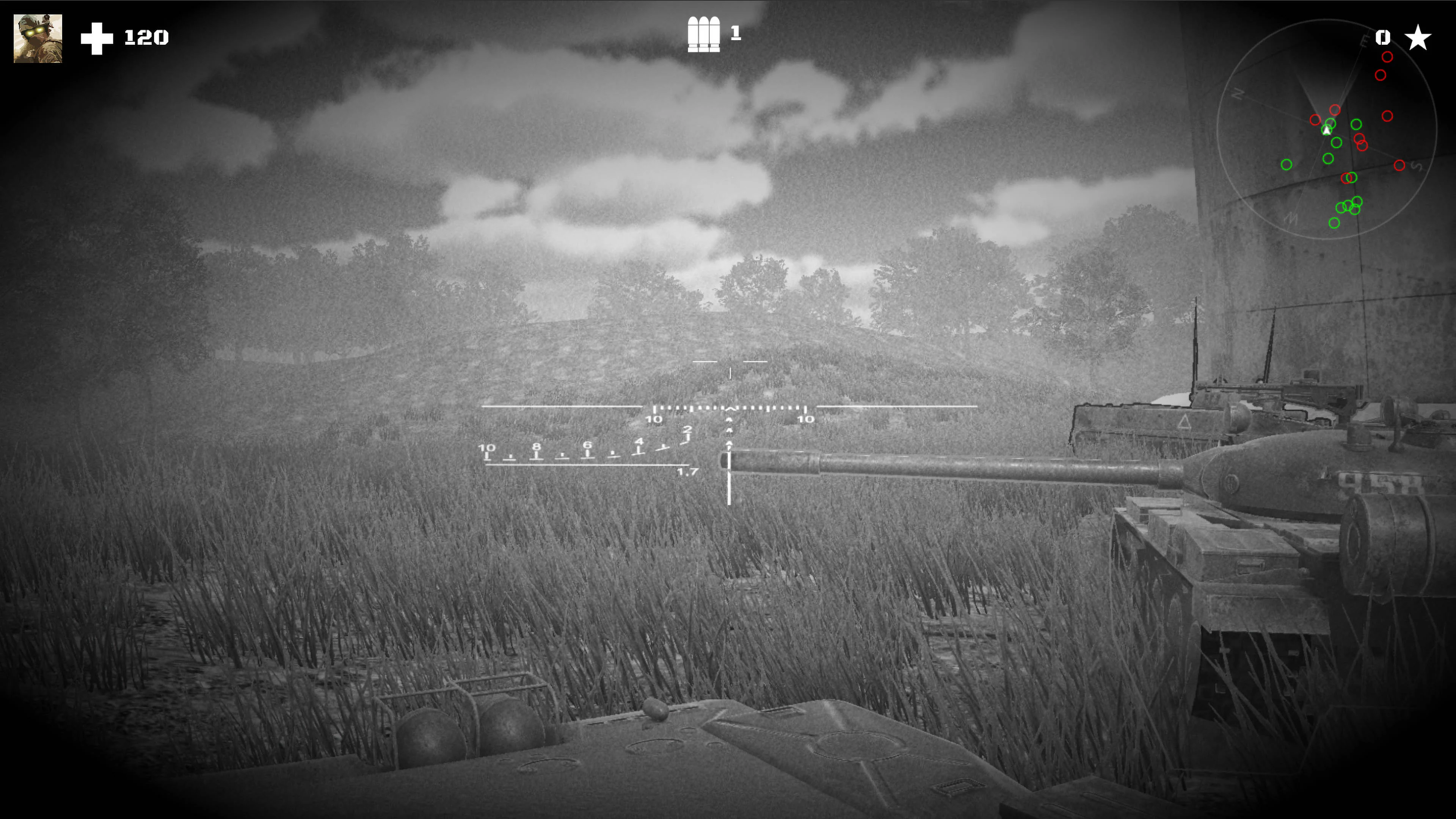Click the kill counter zero next to the star
Viewport: 1456px width, 819px height.
coord(1382,37)
